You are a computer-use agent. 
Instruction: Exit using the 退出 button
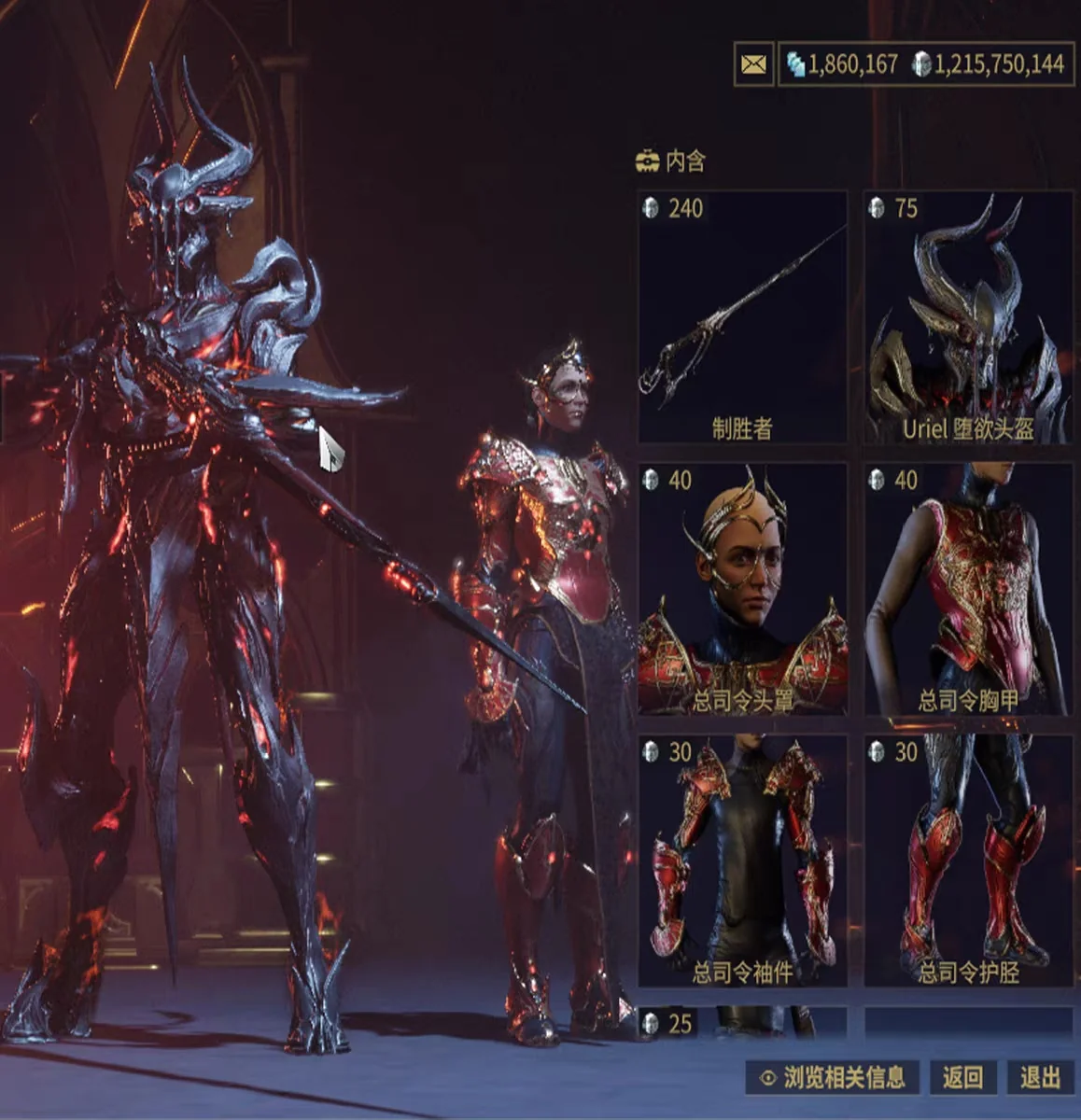[x=1040, y=1078]
